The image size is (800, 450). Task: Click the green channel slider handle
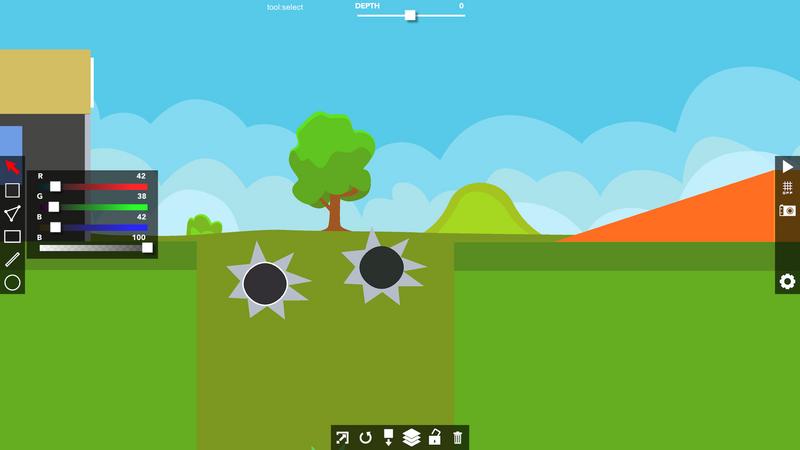pos(54,207)
